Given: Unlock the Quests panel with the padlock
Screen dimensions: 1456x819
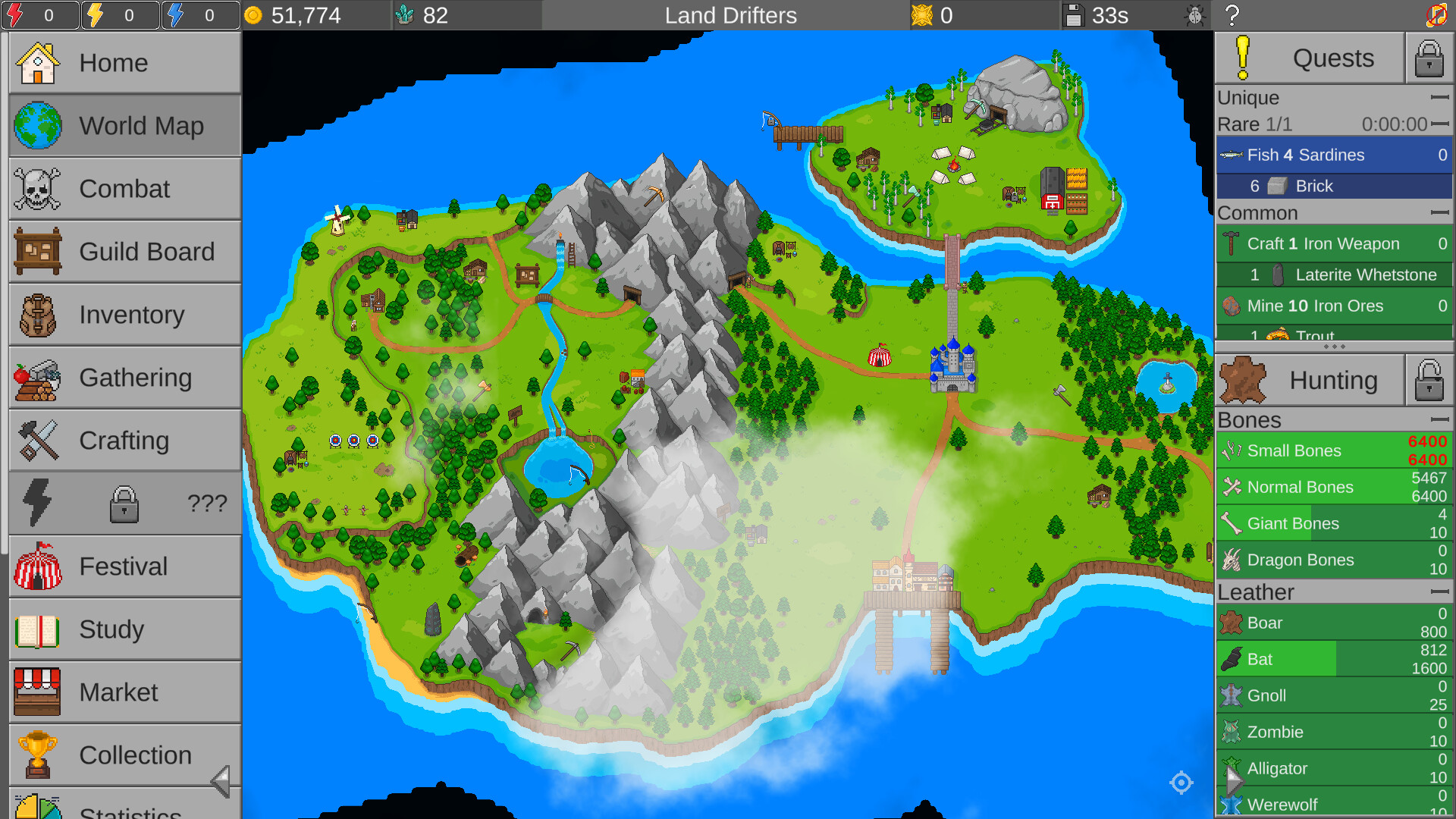Looking at the screenshot, I should 1429,58.
